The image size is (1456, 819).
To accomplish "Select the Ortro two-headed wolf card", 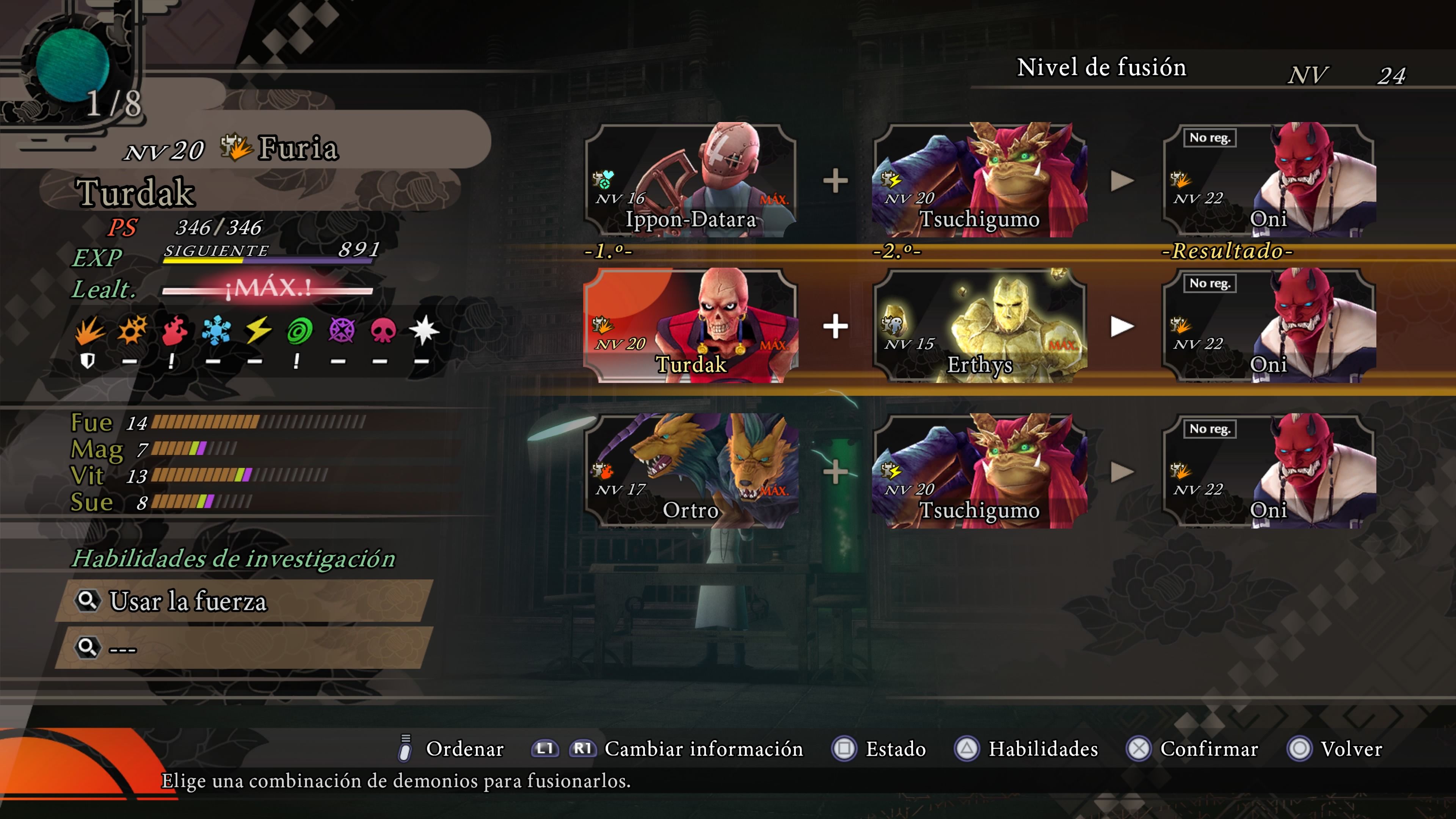I will [691, 471].
